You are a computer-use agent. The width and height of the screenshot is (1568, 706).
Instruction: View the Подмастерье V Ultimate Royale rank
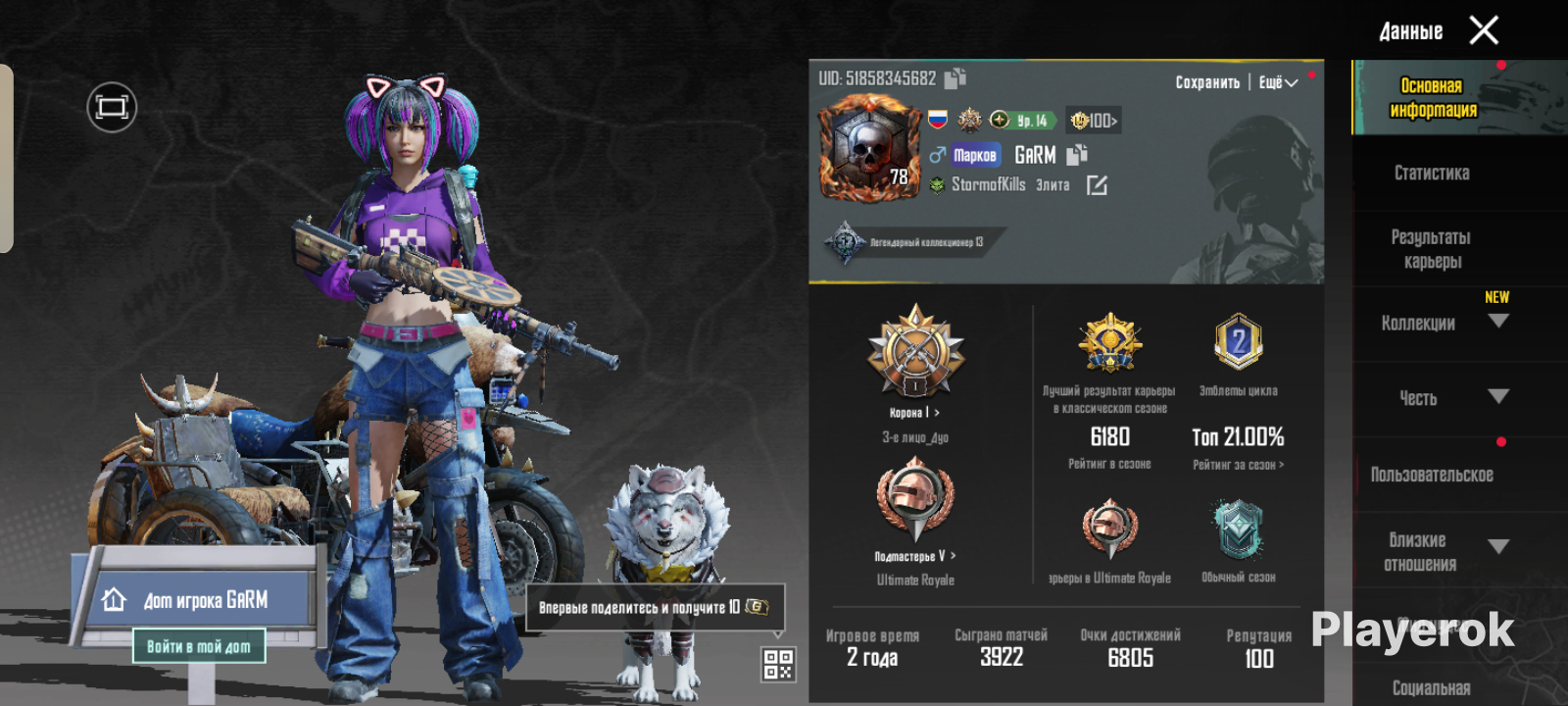pos(915,556)
